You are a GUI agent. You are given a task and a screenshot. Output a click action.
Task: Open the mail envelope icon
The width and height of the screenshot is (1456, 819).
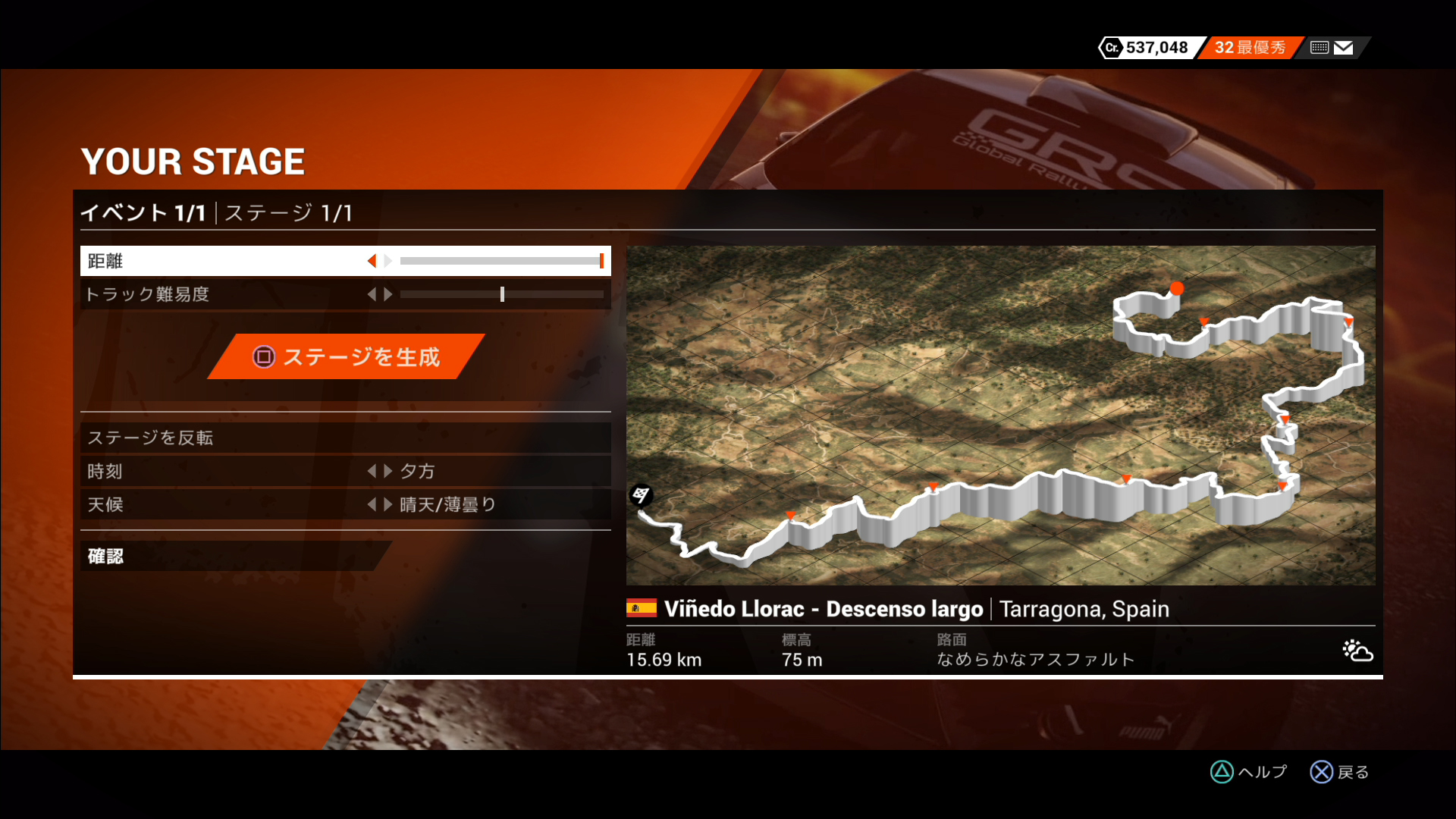[x=1343, y=48]
